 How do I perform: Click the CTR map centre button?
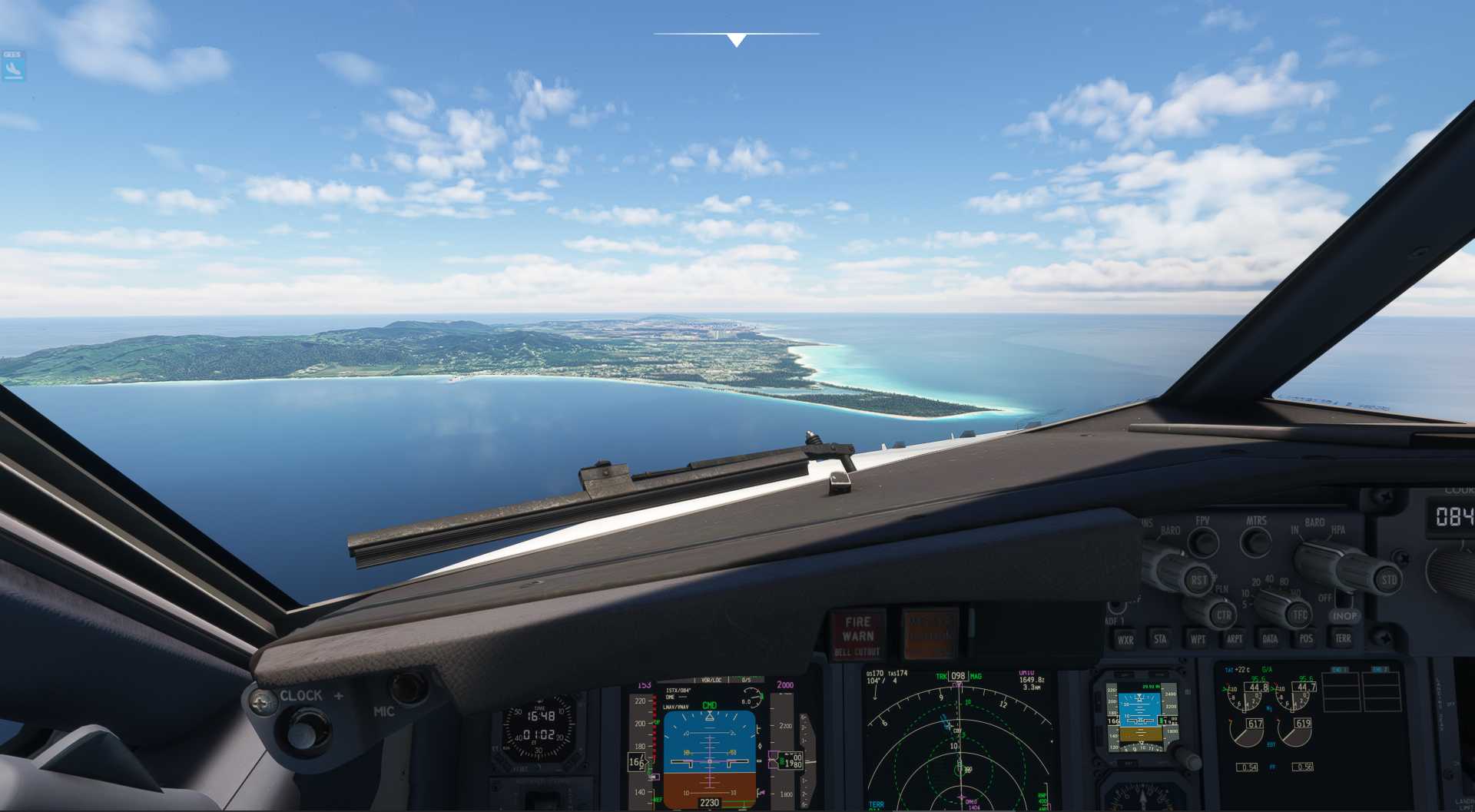click(1223, 615)
